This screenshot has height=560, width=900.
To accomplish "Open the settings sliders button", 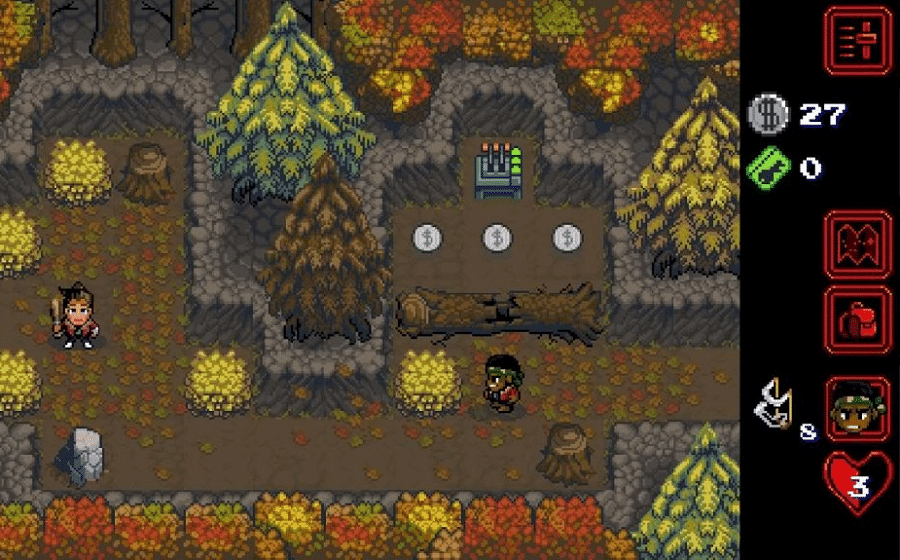I will coord(857,41).
